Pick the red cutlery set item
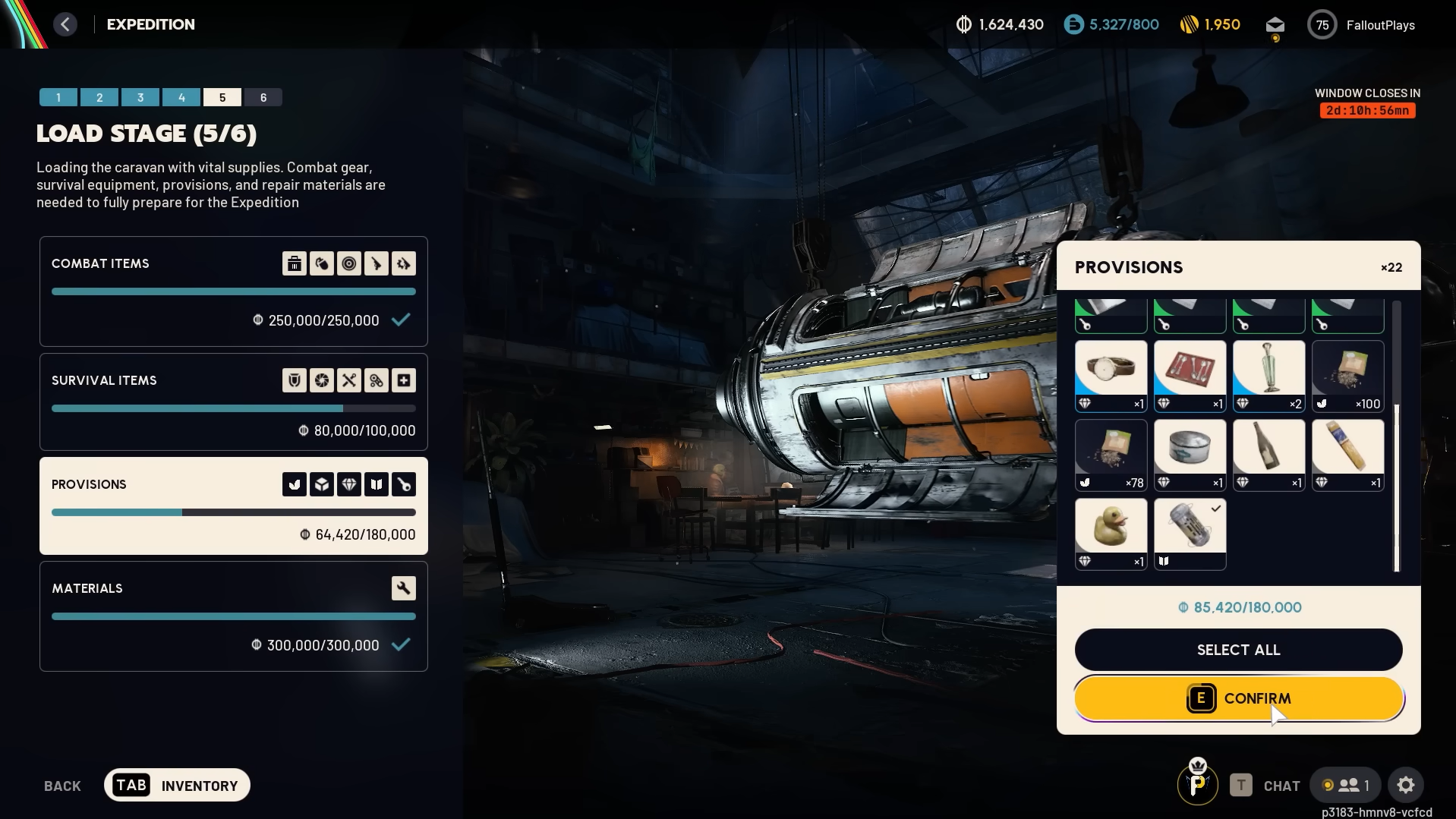 tap(1190, 376)
